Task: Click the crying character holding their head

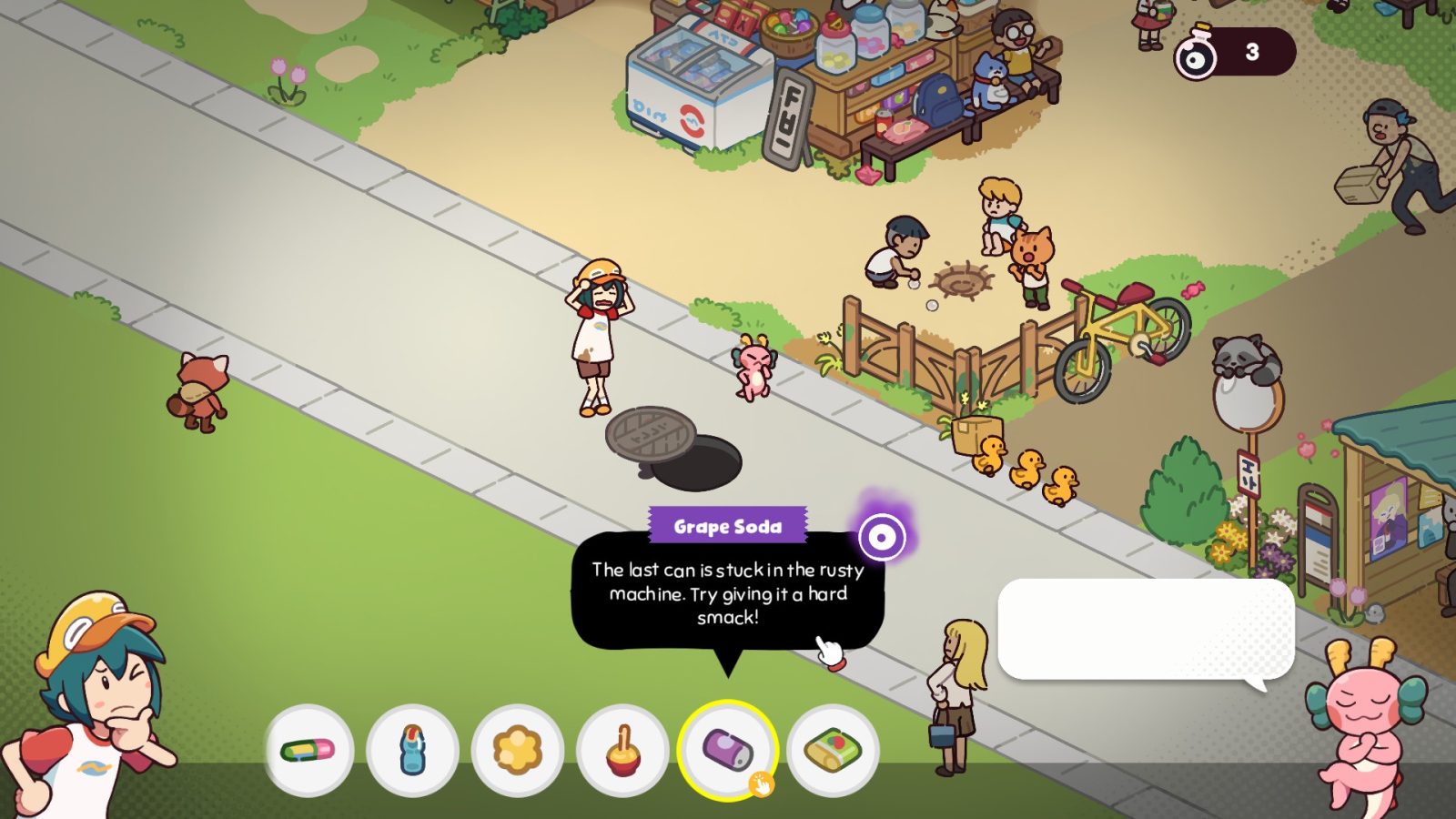Action: 601,337
